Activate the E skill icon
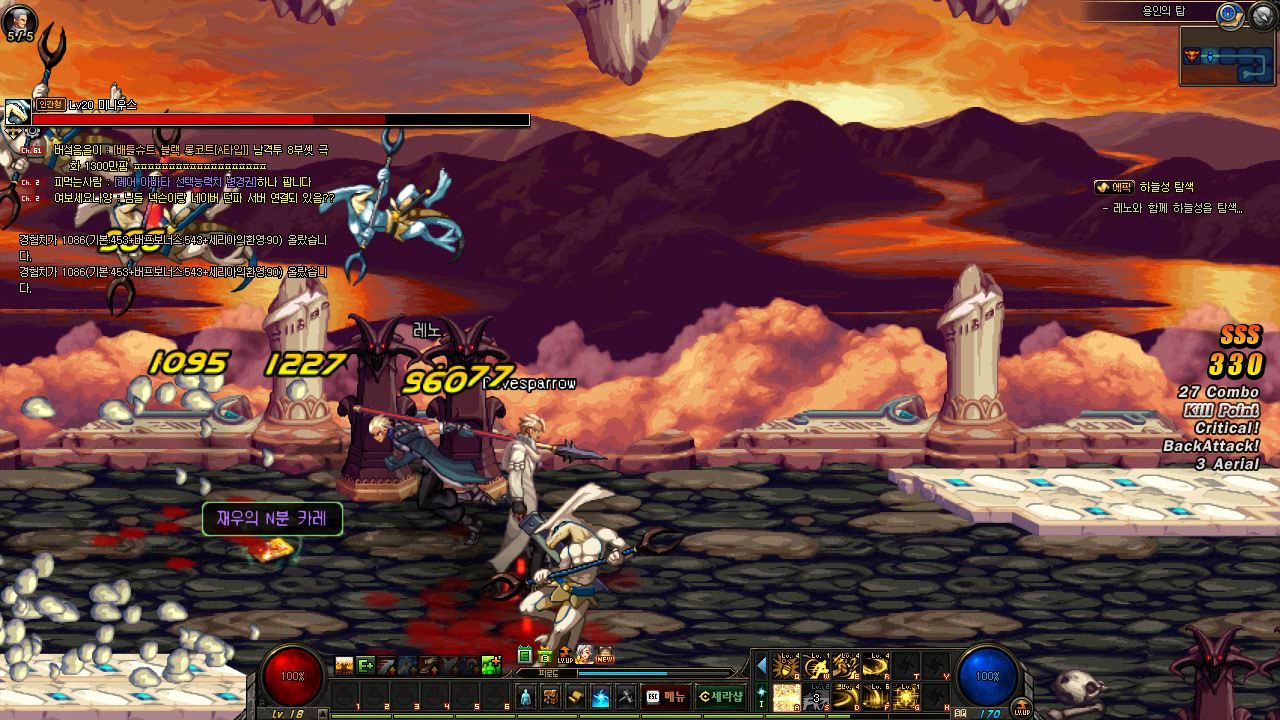 point(846,666)
